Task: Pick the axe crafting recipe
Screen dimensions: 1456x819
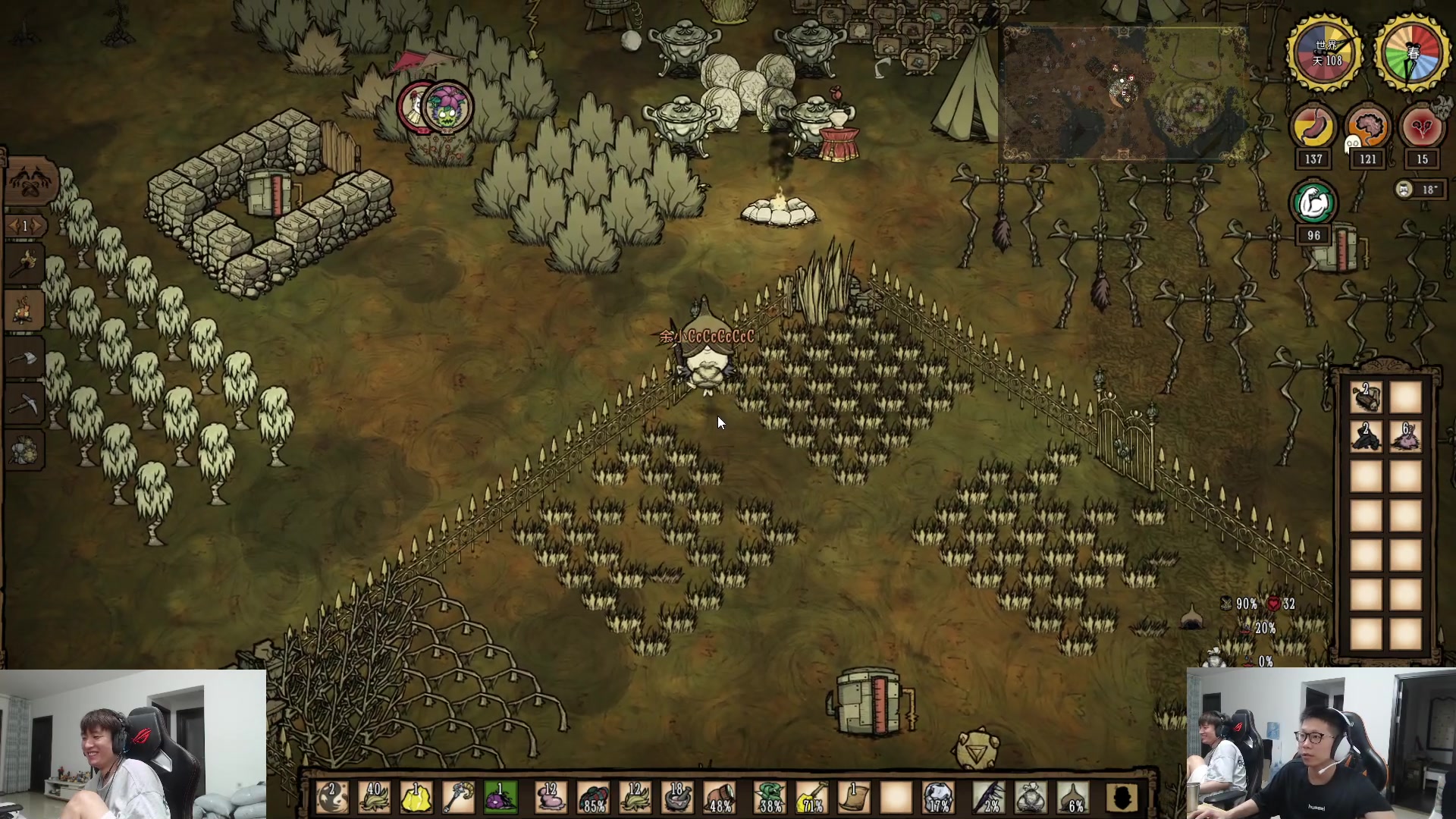Action: 26,356
